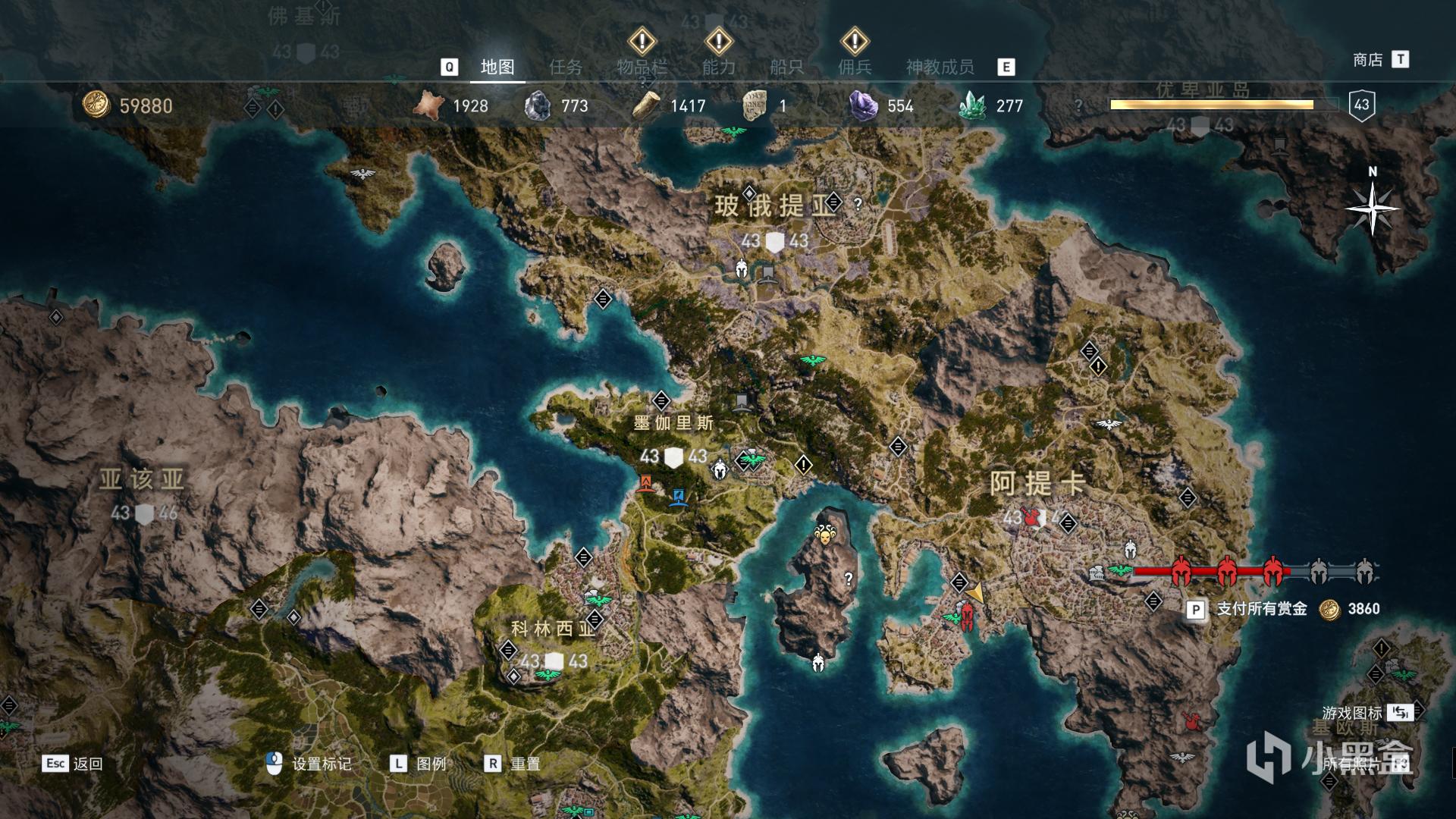The width and height of the screenshot is (1456, 819).
Task: Open the 佣兵 mercenaries tab
Action: (855, 67)
